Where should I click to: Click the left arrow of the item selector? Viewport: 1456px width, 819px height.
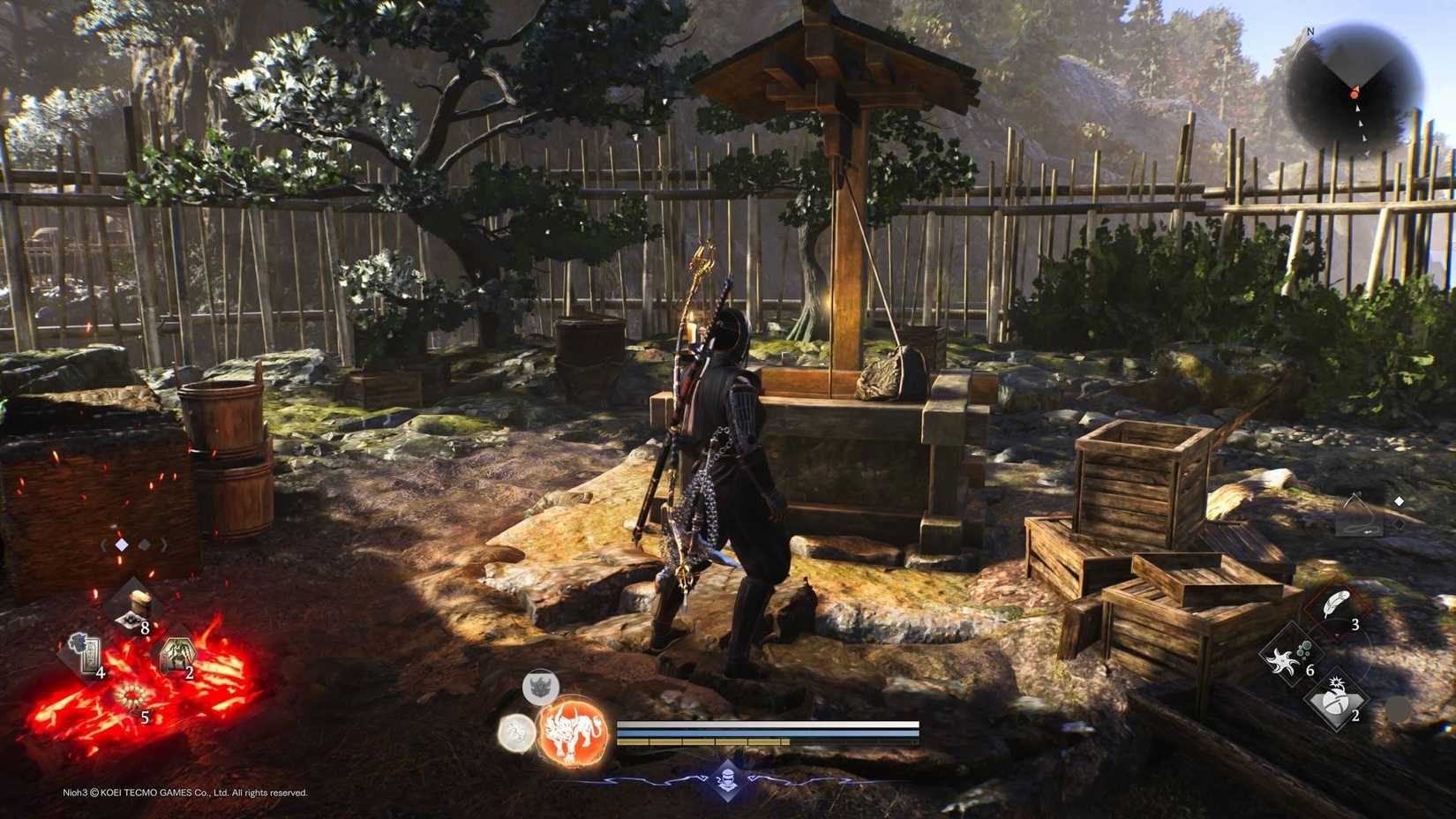point(102,545)
